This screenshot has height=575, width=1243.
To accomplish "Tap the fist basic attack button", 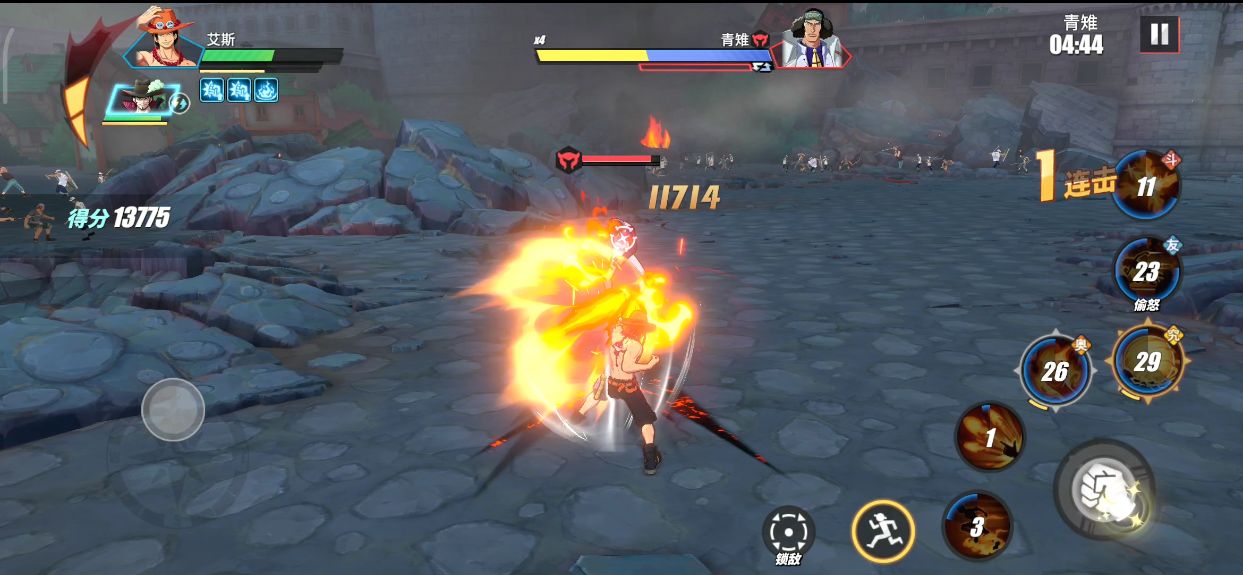I will coord(1103,489).
